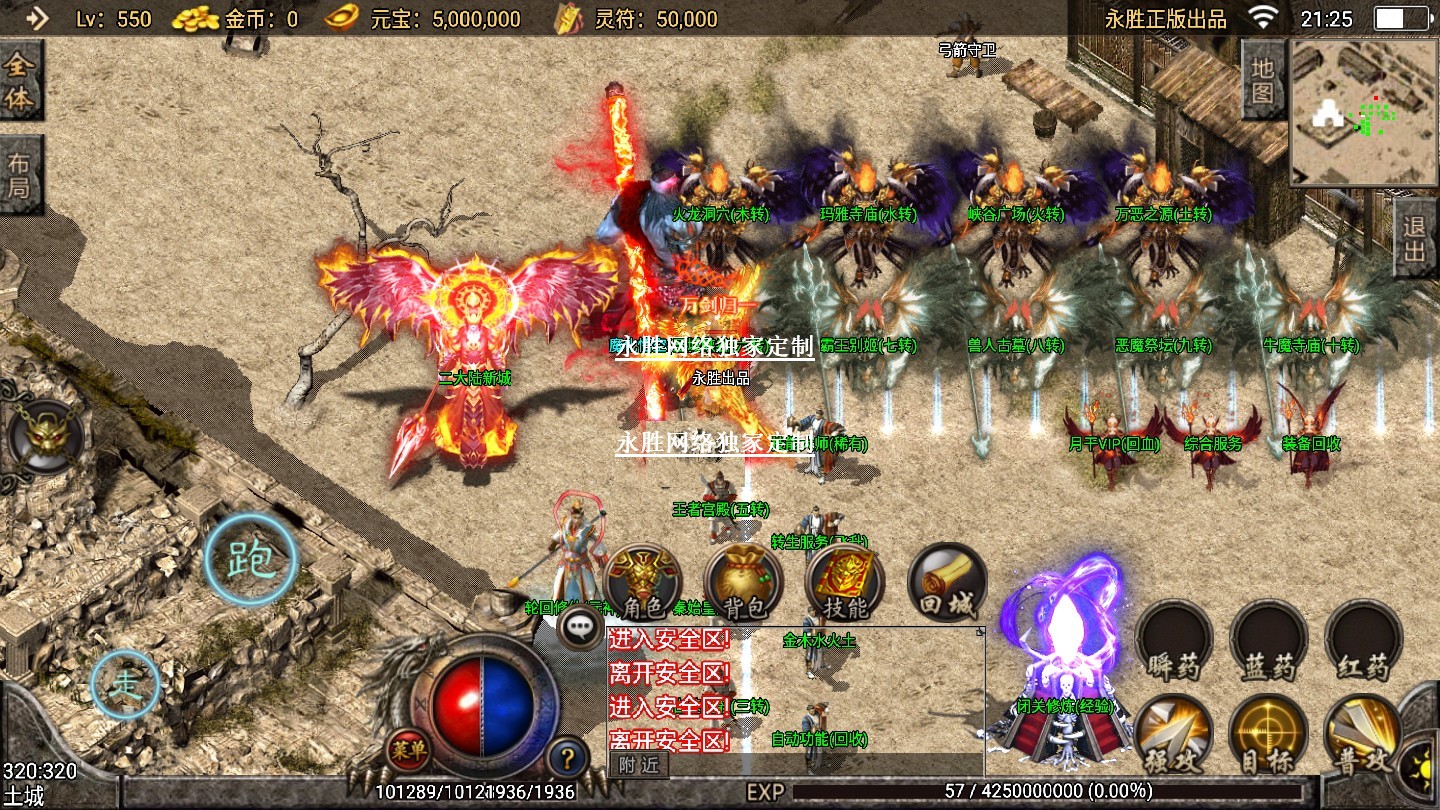Open the chat speech bubble icon
This screenshot has height=810, width=1440.
(580, 628)
